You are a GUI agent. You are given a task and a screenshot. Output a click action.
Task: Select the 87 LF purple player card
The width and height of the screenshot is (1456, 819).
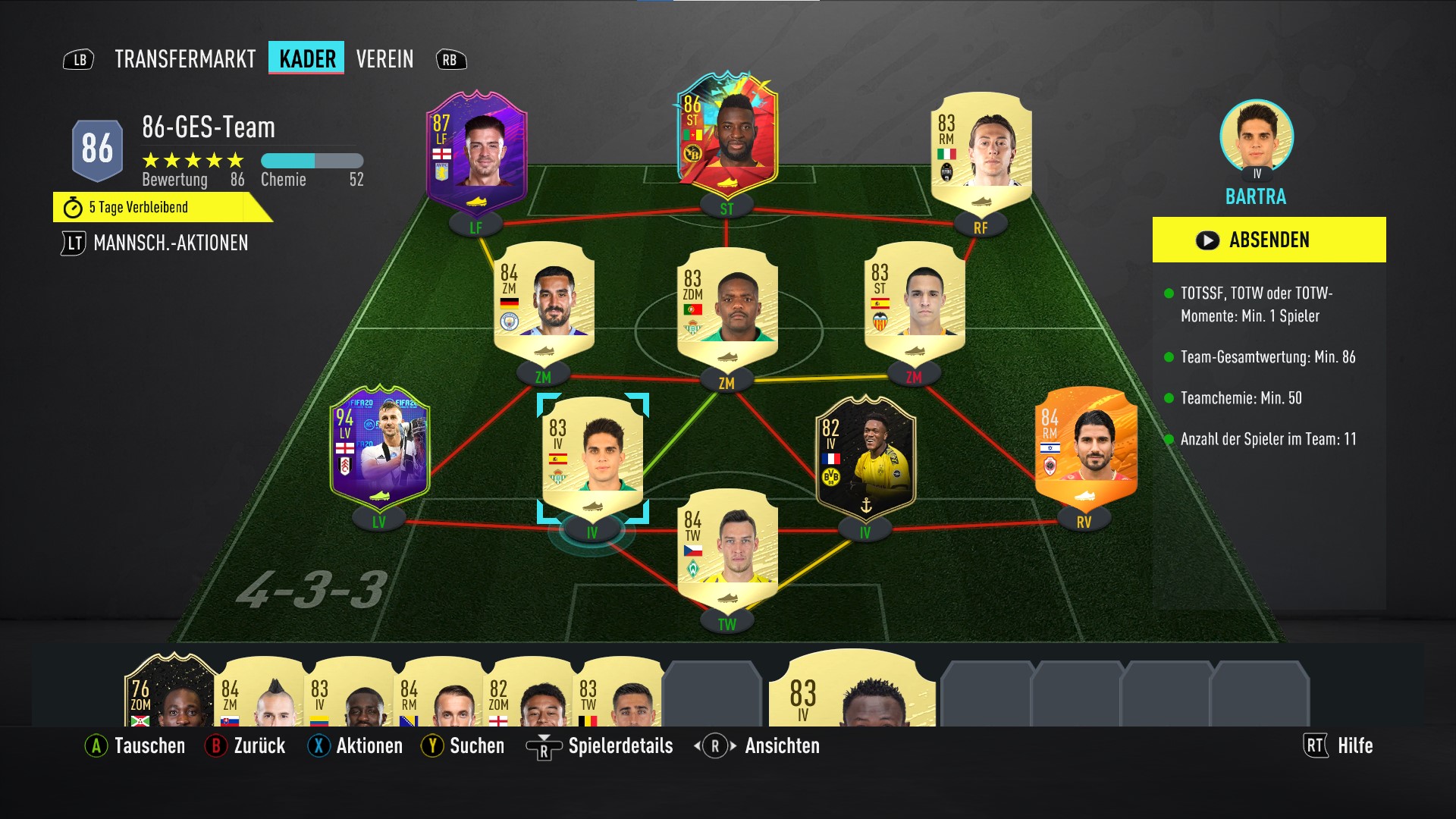click(x=476, y=152)
